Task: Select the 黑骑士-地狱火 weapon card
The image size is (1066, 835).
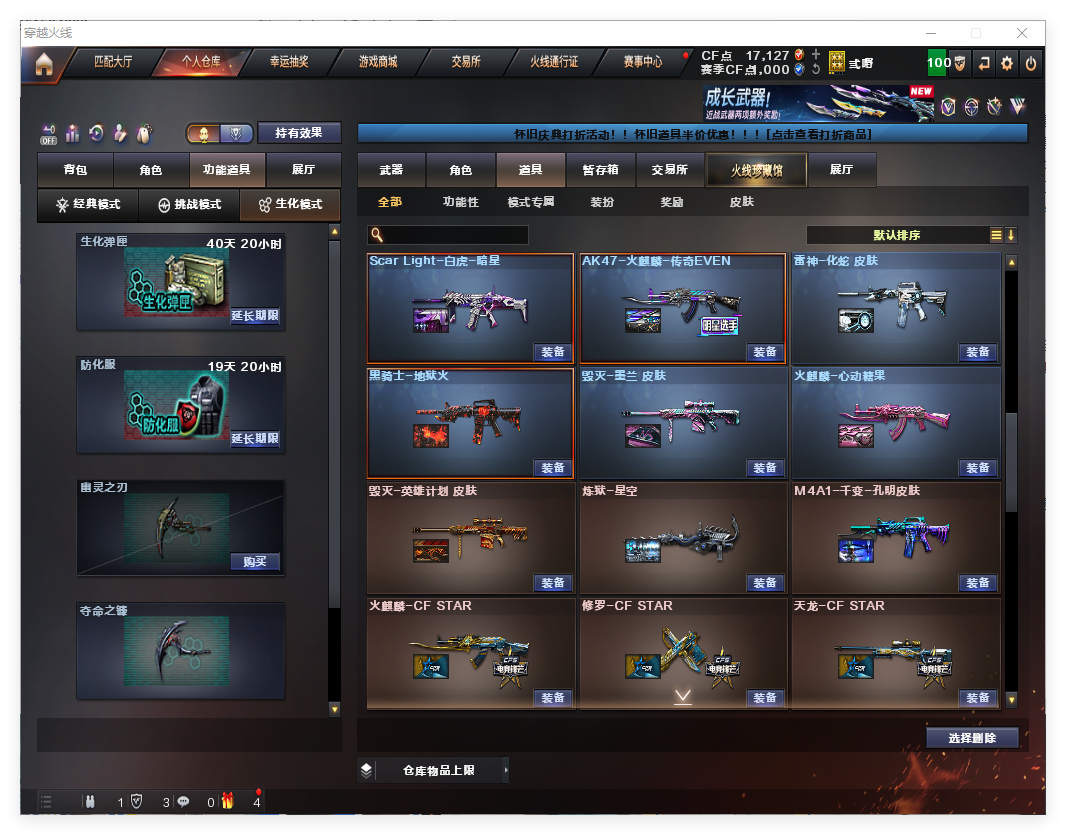Action: [470, 422]
